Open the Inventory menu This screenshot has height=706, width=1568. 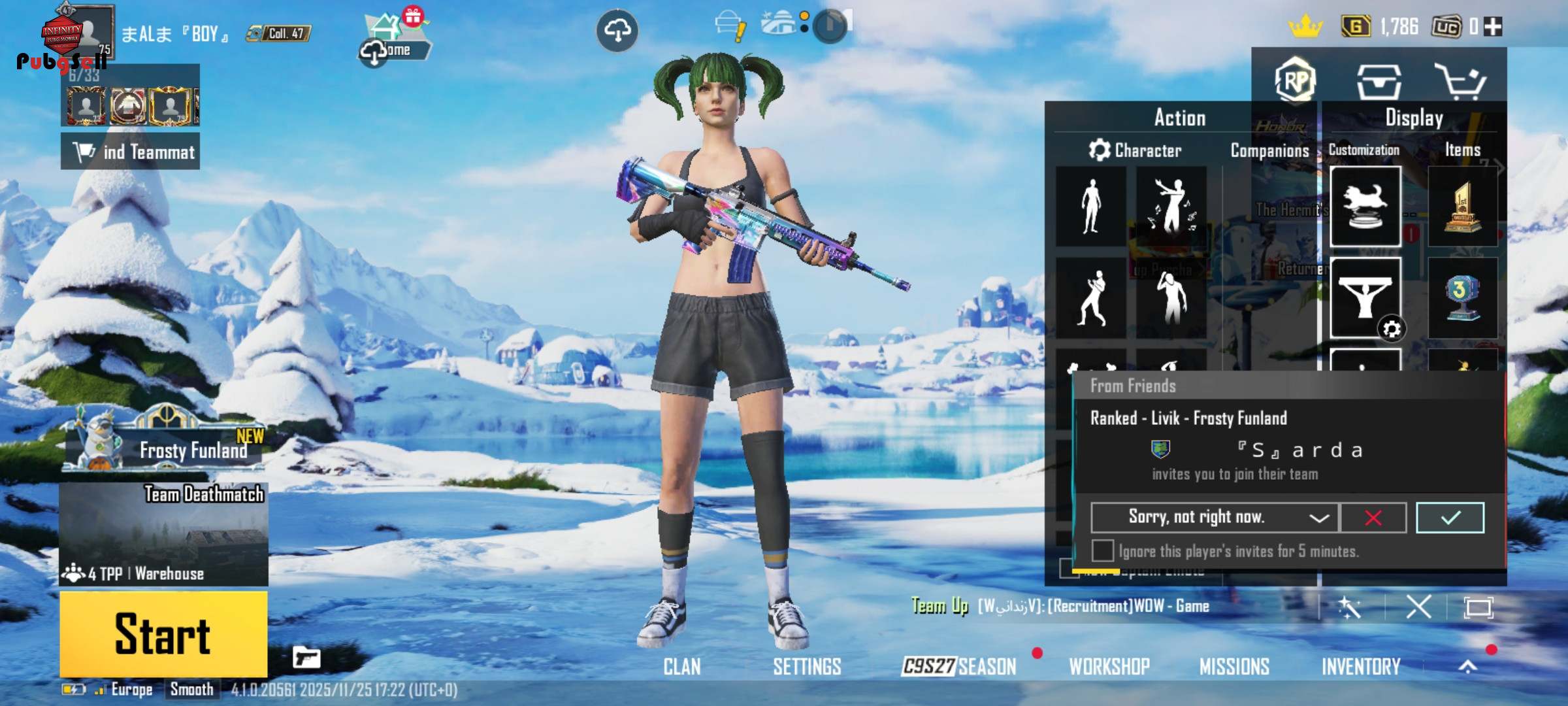[x=1361, y=667]
